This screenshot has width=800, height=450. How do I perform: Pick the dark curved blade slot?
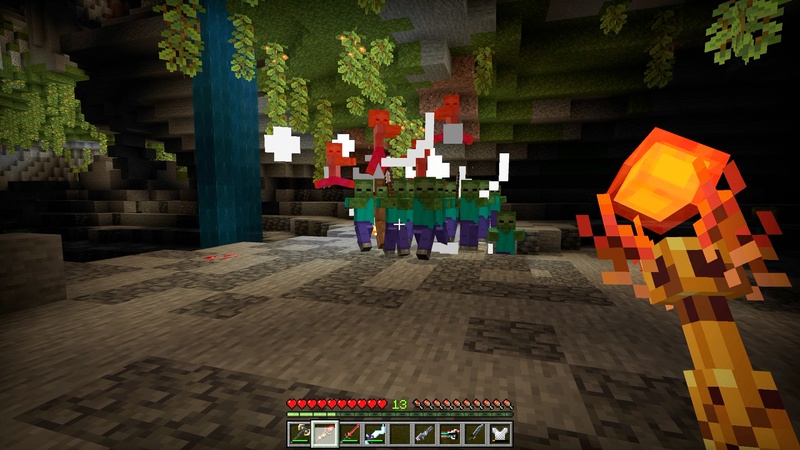coord(475,433)
